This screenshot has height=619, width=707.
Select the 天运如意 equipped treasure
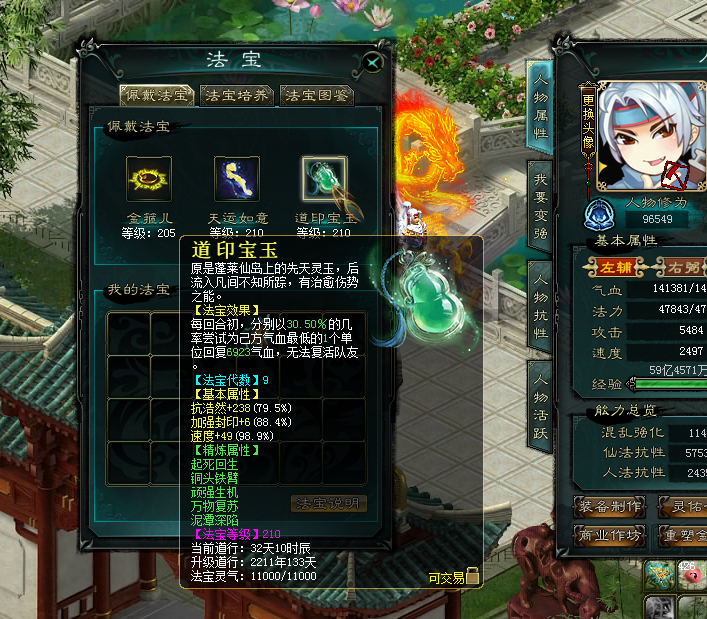(237, 179)
